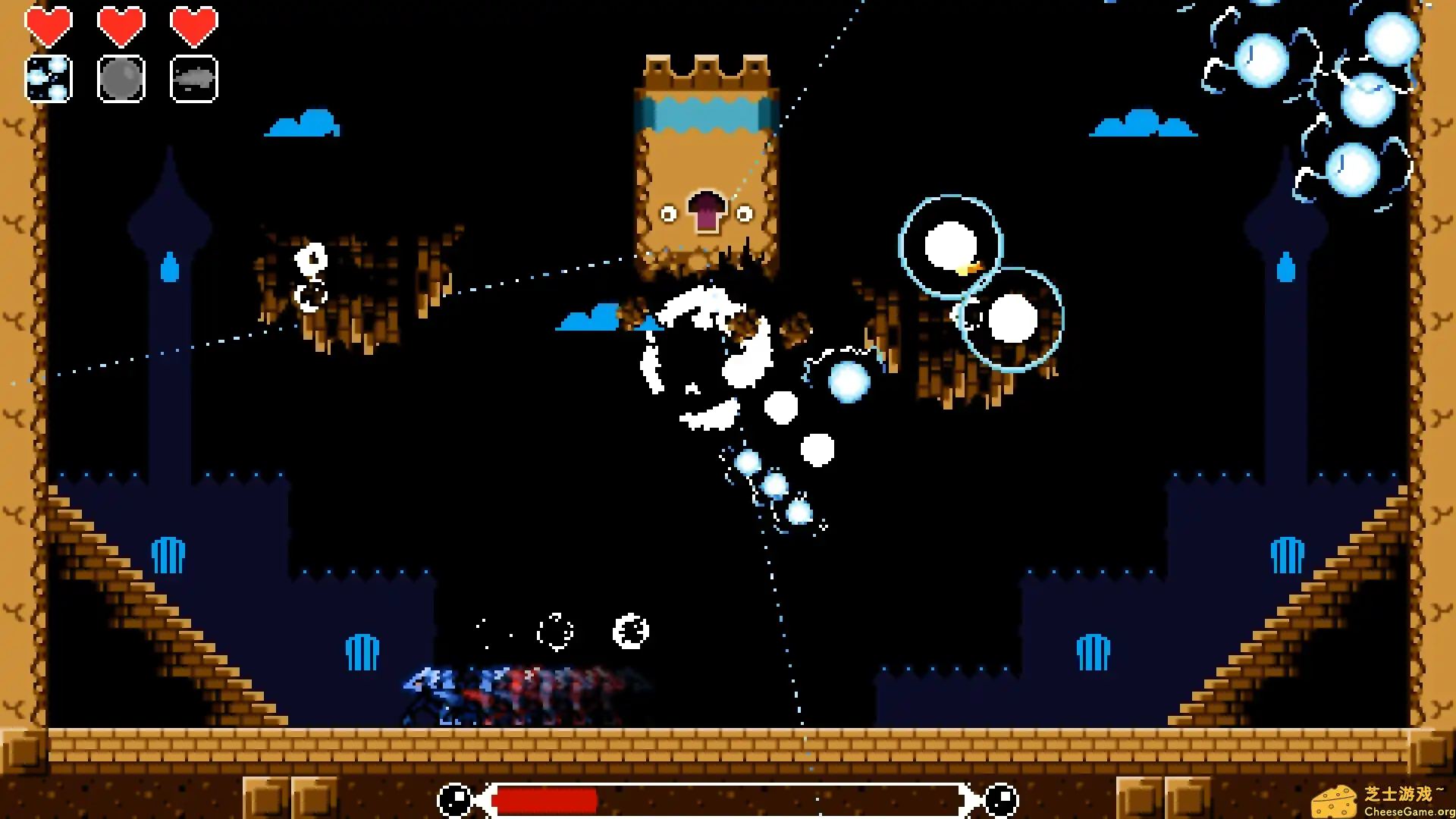Select the third grayed fish ability slot

(x=194, y=78)
